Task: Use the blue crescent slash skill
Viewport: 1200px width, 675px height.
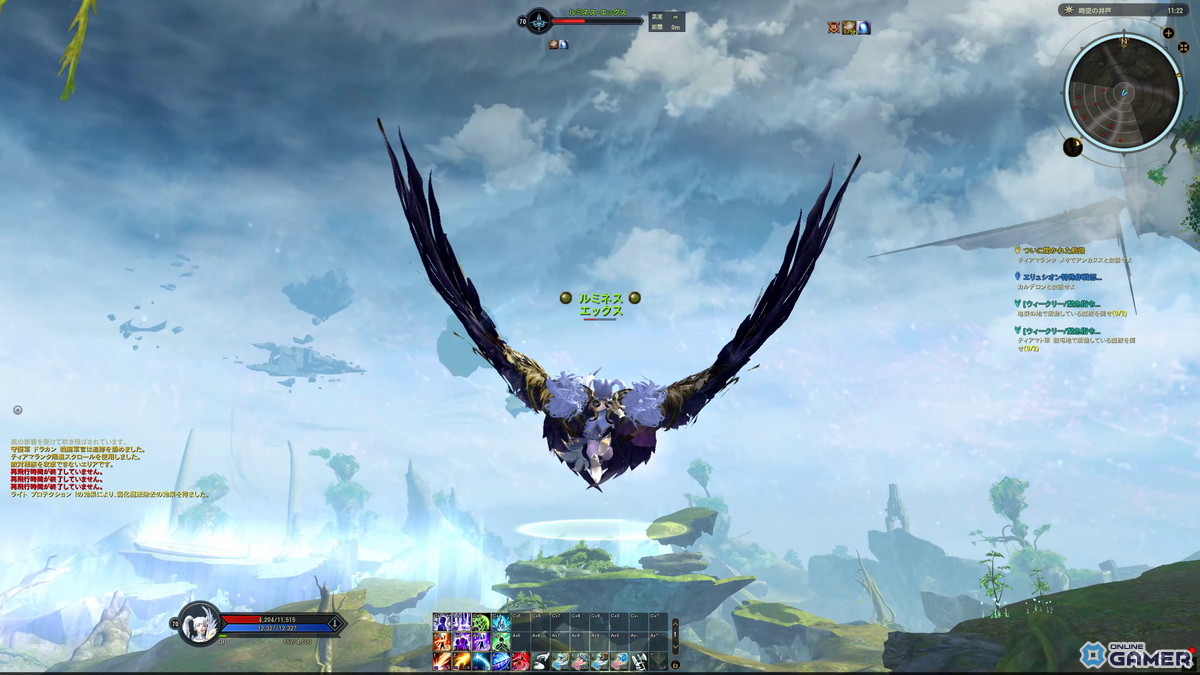Action: (x=482, y=661)
